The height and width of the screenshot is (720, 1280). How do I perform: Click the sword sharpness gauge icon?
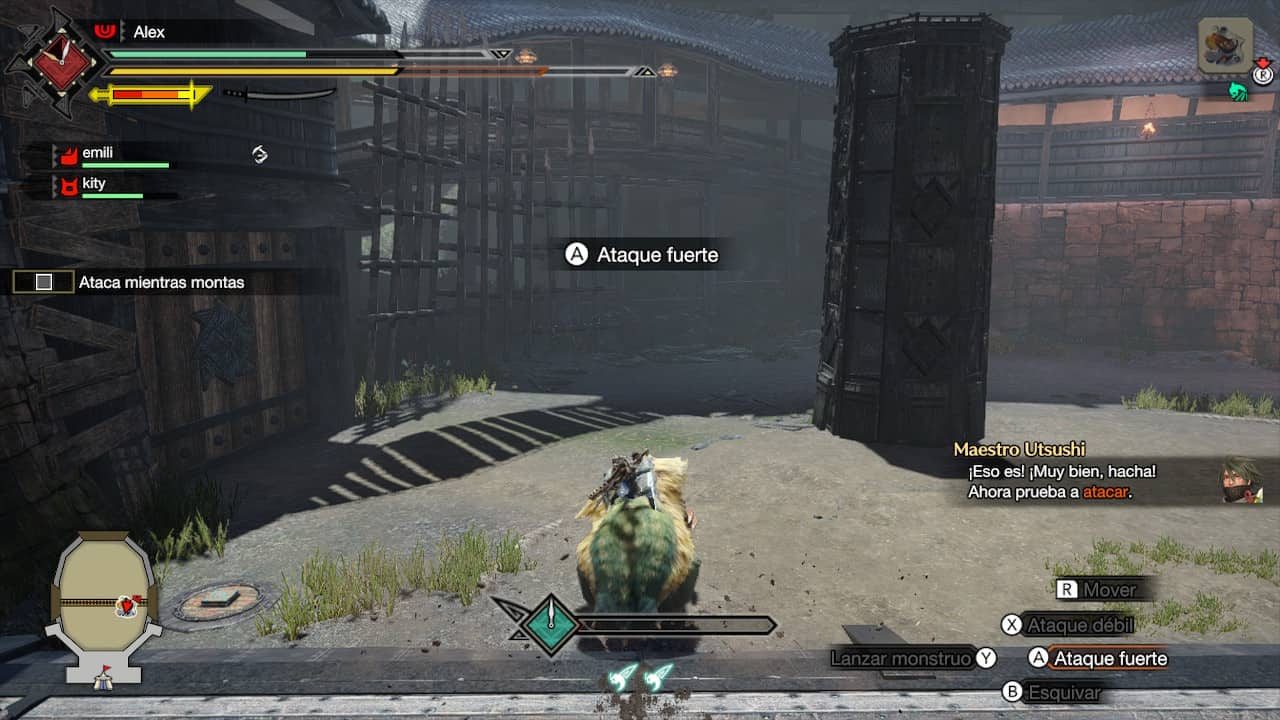279,94
